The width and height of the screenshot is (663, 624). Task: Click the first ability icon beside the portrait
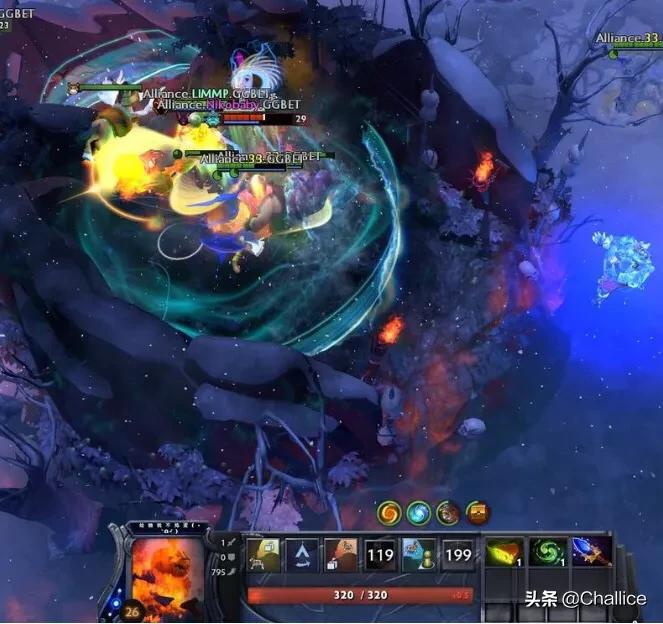[264, 553]
